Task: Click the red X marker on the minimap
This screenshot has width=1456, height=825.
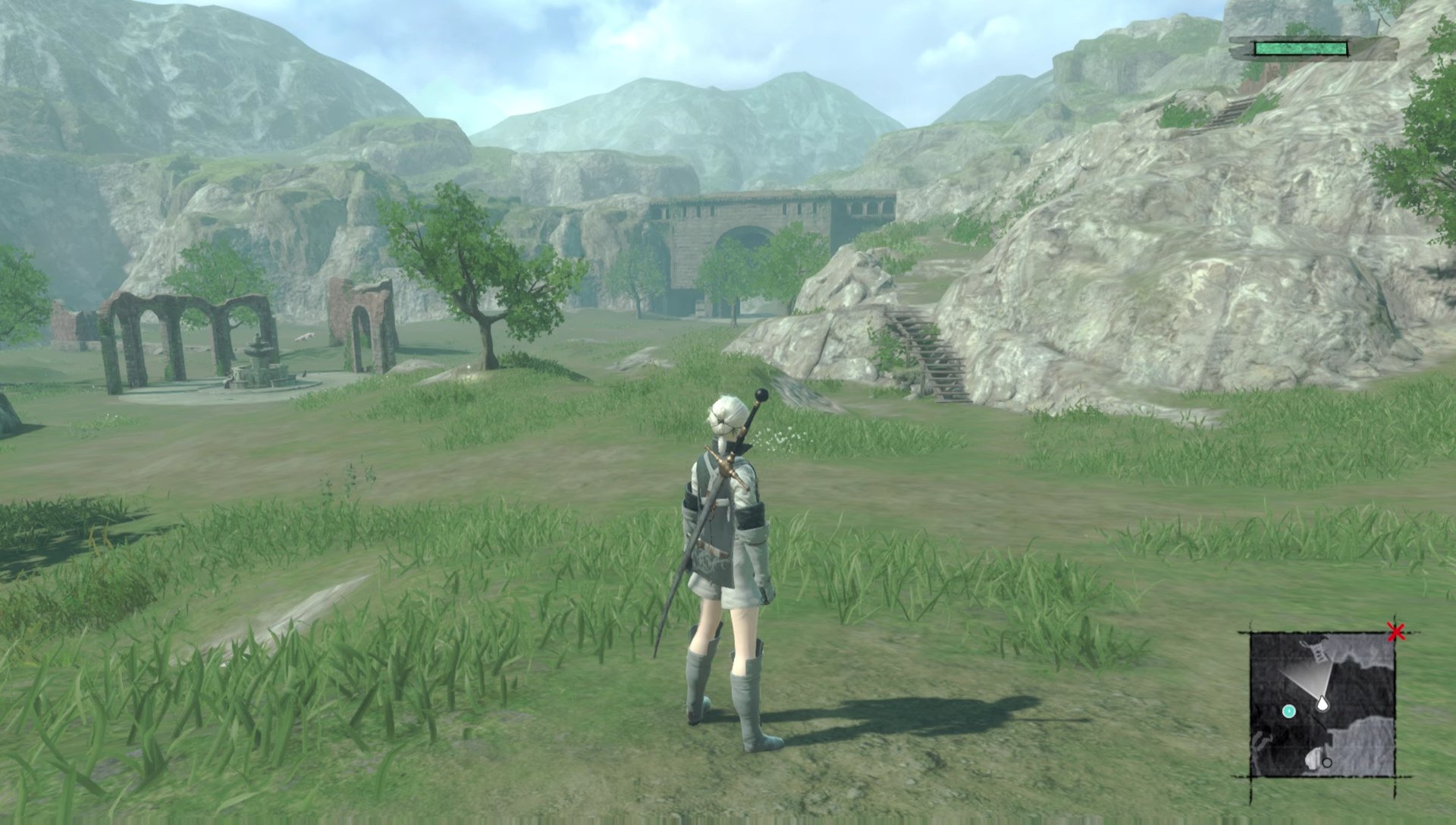Action: pos(1396,632)
